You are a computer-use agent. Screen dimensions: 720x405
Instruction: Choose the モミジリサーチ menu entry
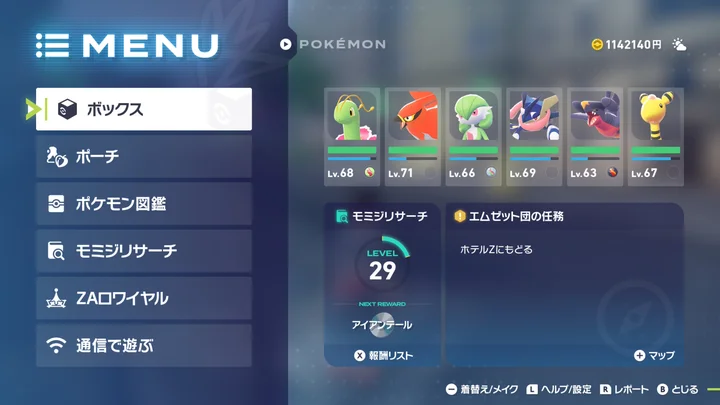pos(143,251)
